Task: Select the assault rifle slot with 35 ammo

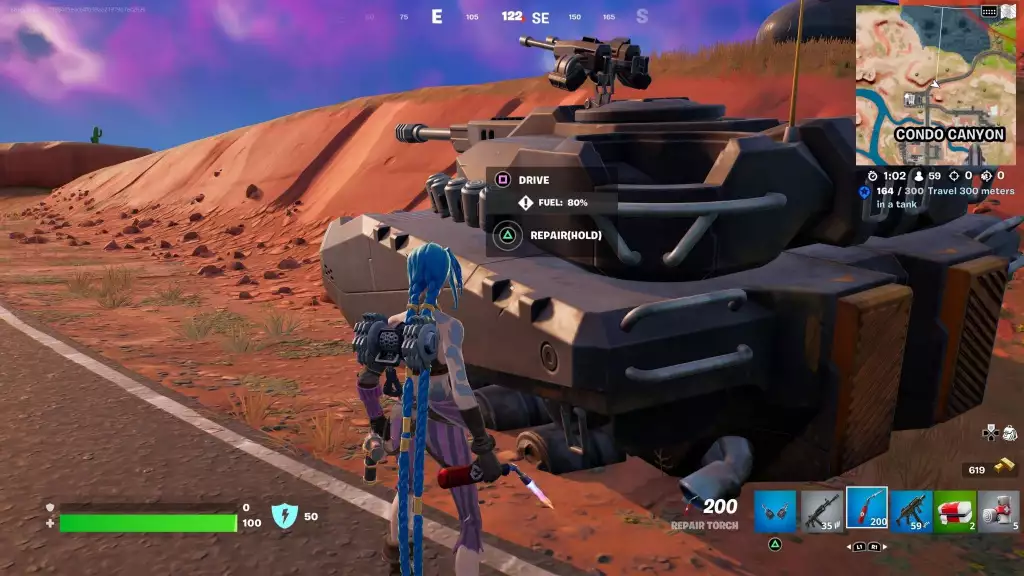Action: 821,510
